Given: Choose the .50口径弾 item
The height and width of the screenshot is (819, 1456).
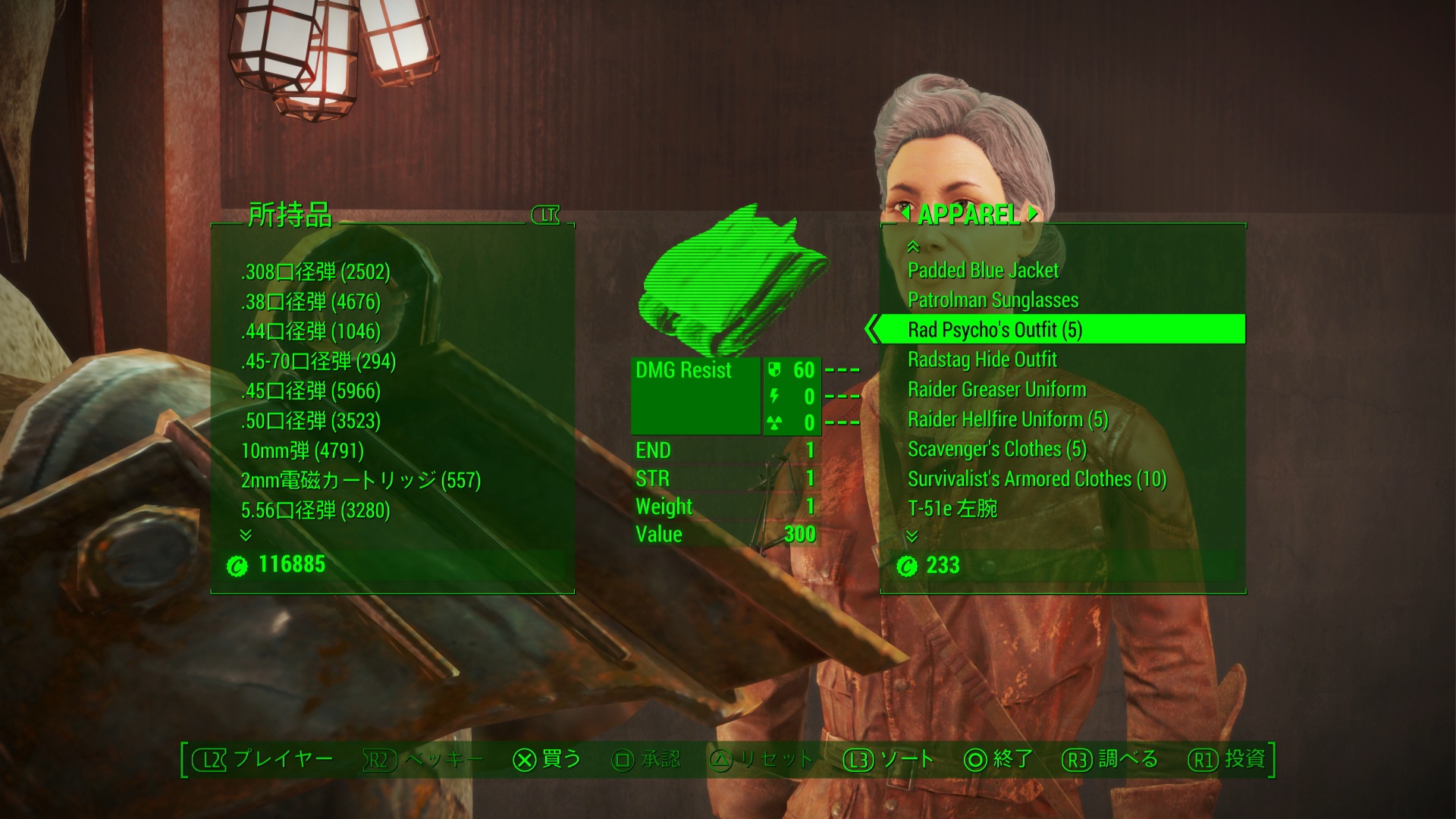Looking at the screenshot, I should pyautogui.click(x=311, y=421).
